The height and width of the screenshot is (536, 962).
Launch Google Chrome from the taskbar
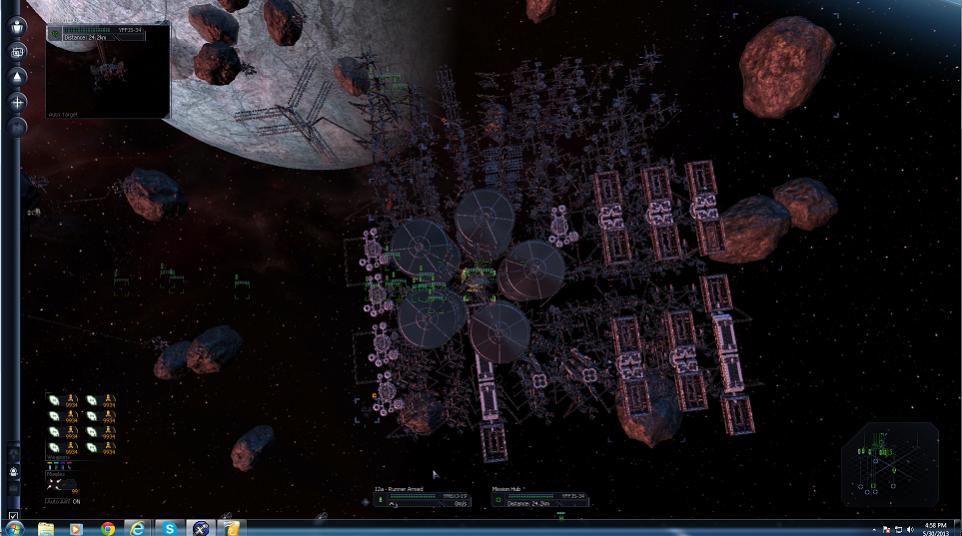coord(107,527)
